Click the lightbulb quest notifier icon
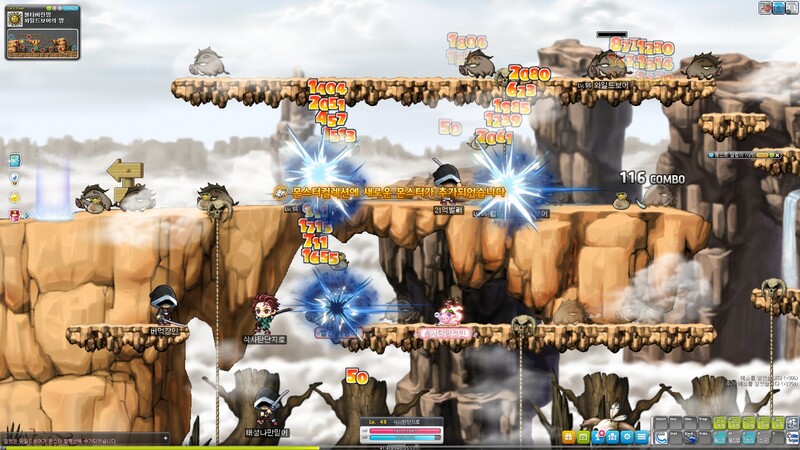Viewport: 800px width, 450px height. tap(15, 178)
